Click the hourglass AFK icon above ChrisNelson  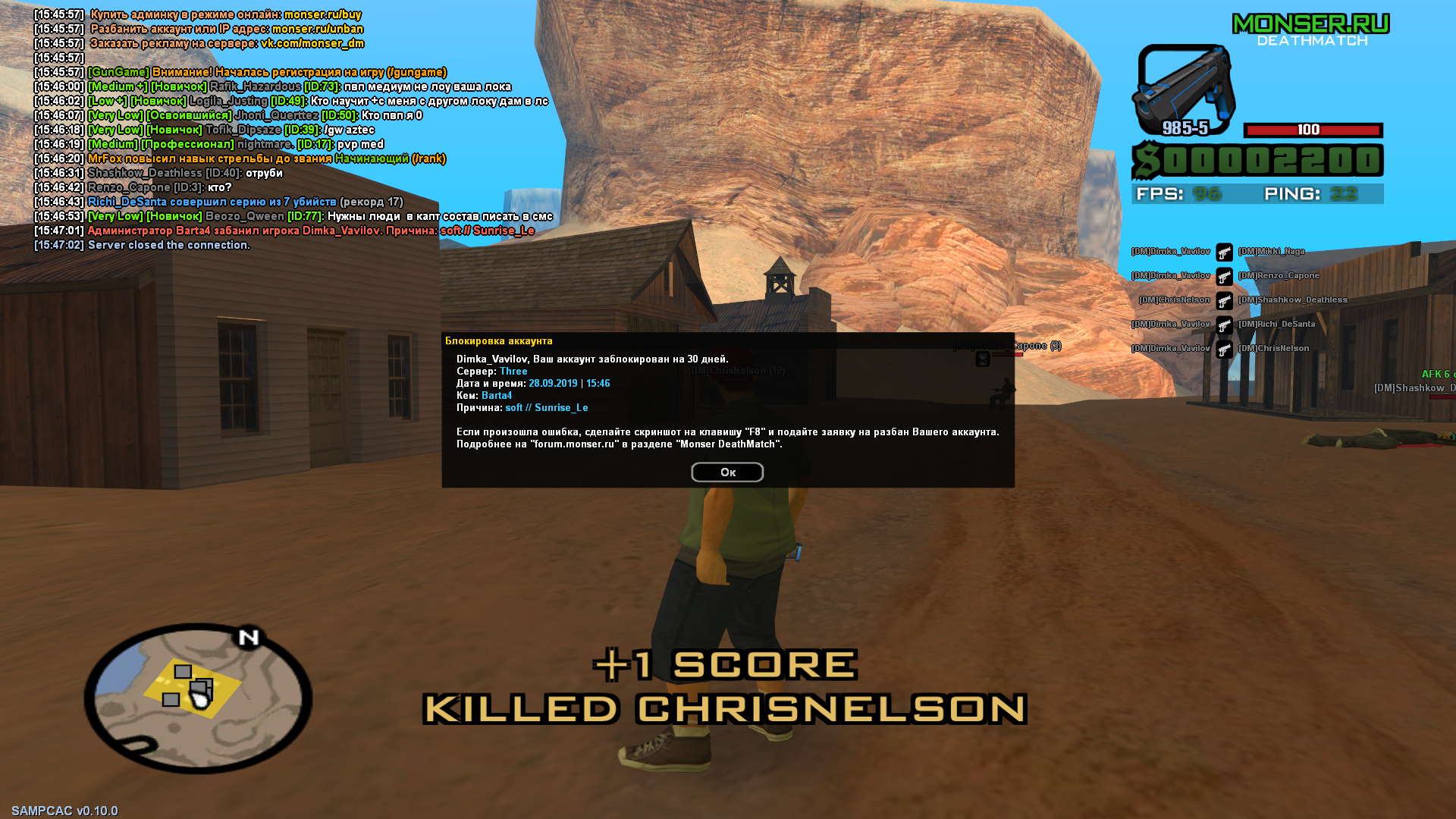[982, 358]
